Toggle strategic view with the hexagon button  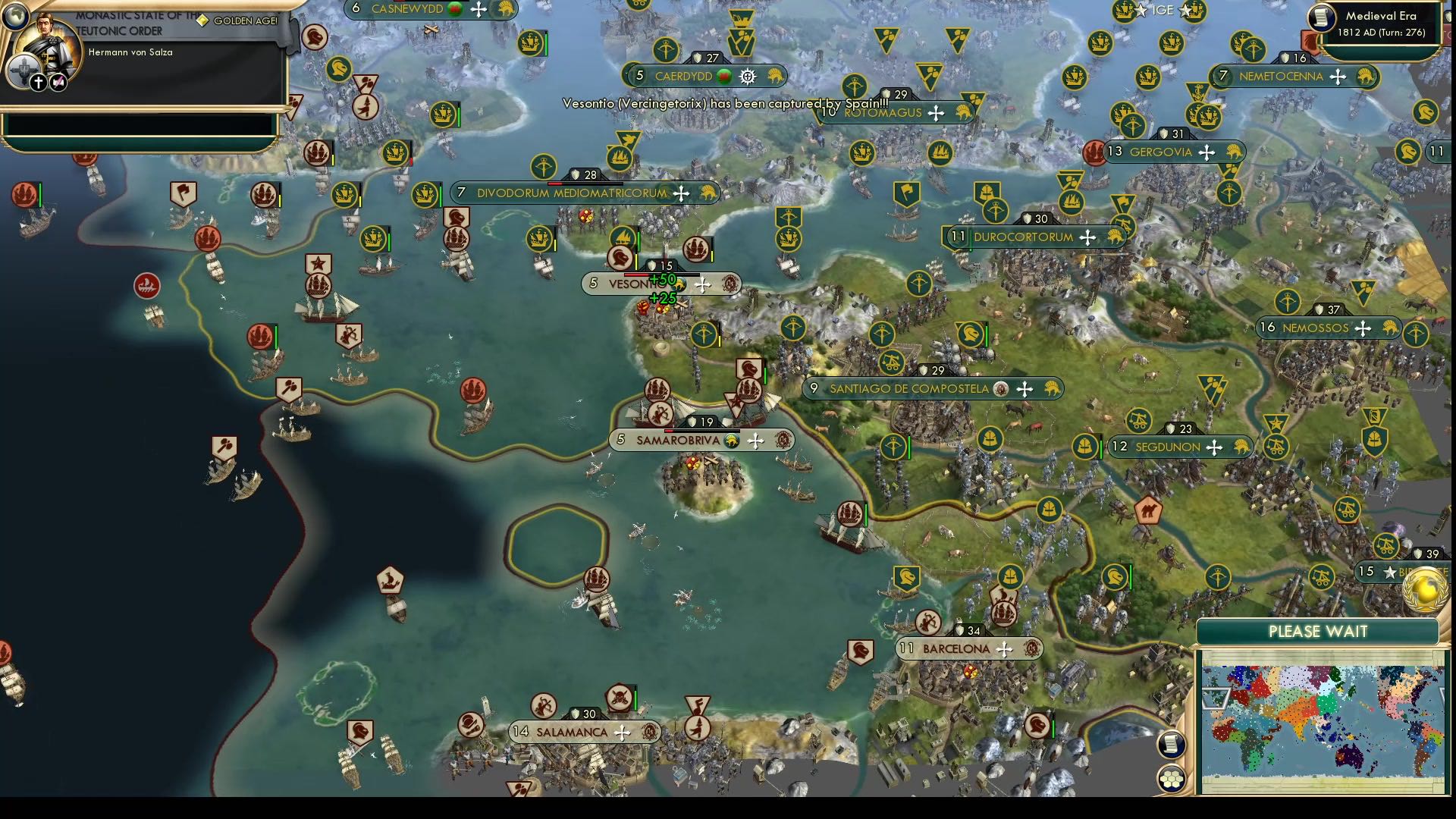point(1172,777)
